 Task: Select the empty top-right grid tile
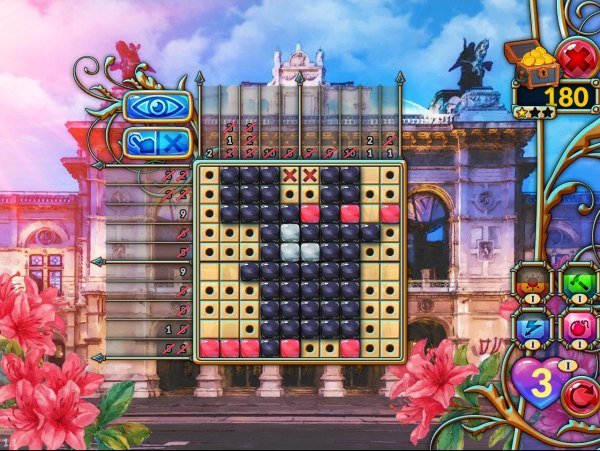point(390,175)
